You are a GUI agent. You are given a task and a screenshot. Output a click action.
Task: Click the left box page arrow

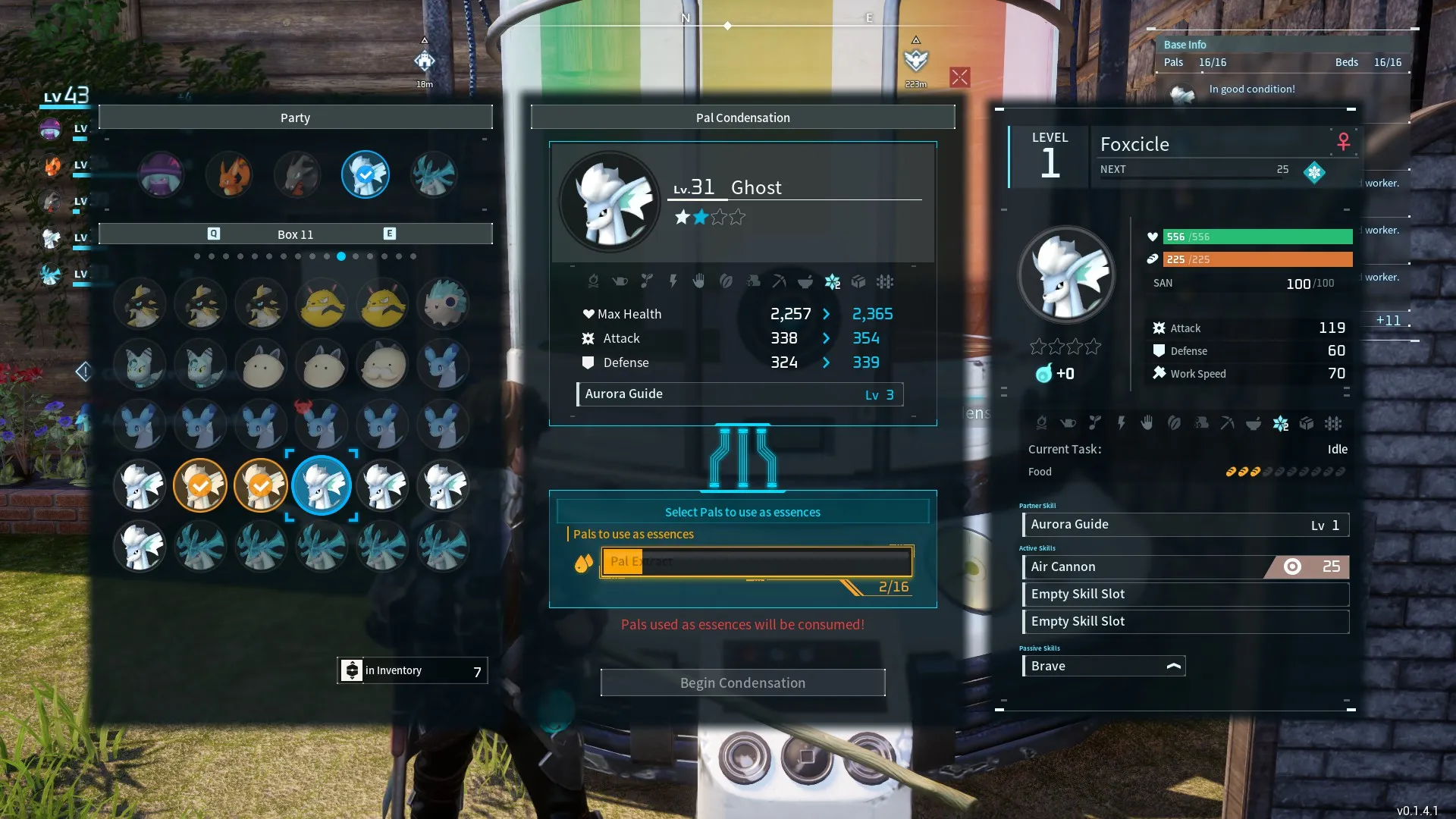tap(83, 372)
